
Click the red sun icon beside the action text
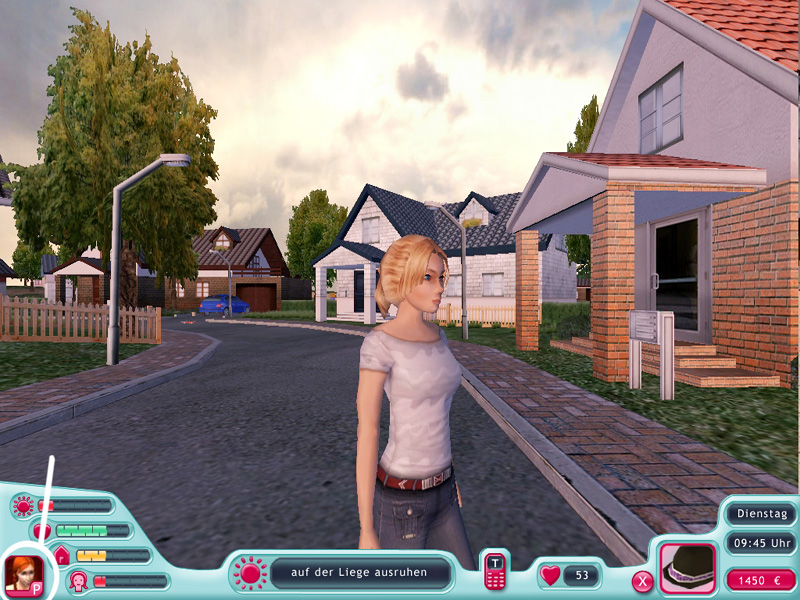click(x=248, y=573)
